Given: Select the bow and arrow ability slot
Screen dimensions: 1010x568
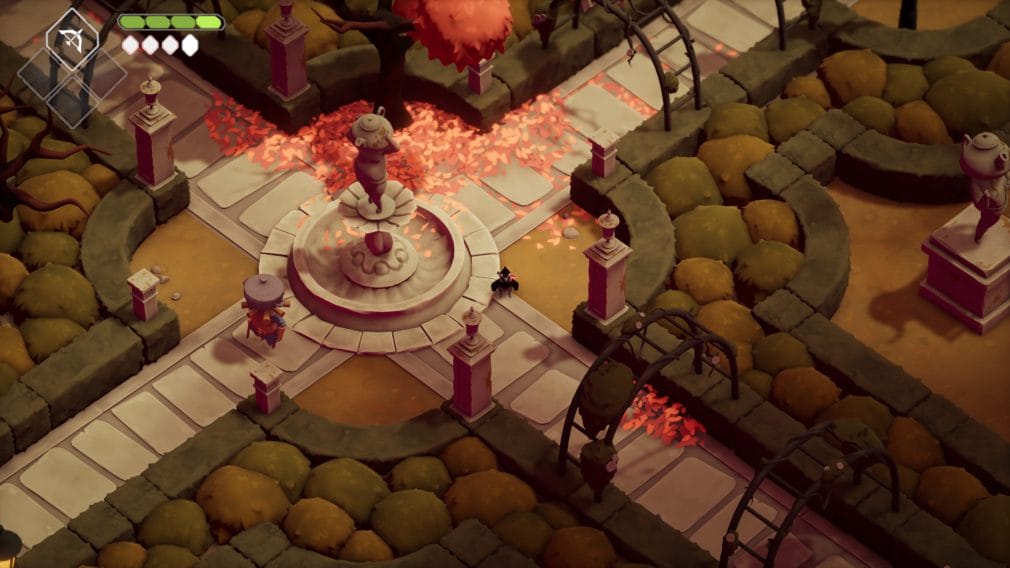Looking at the screenshot, I should (x=72, y=38).
